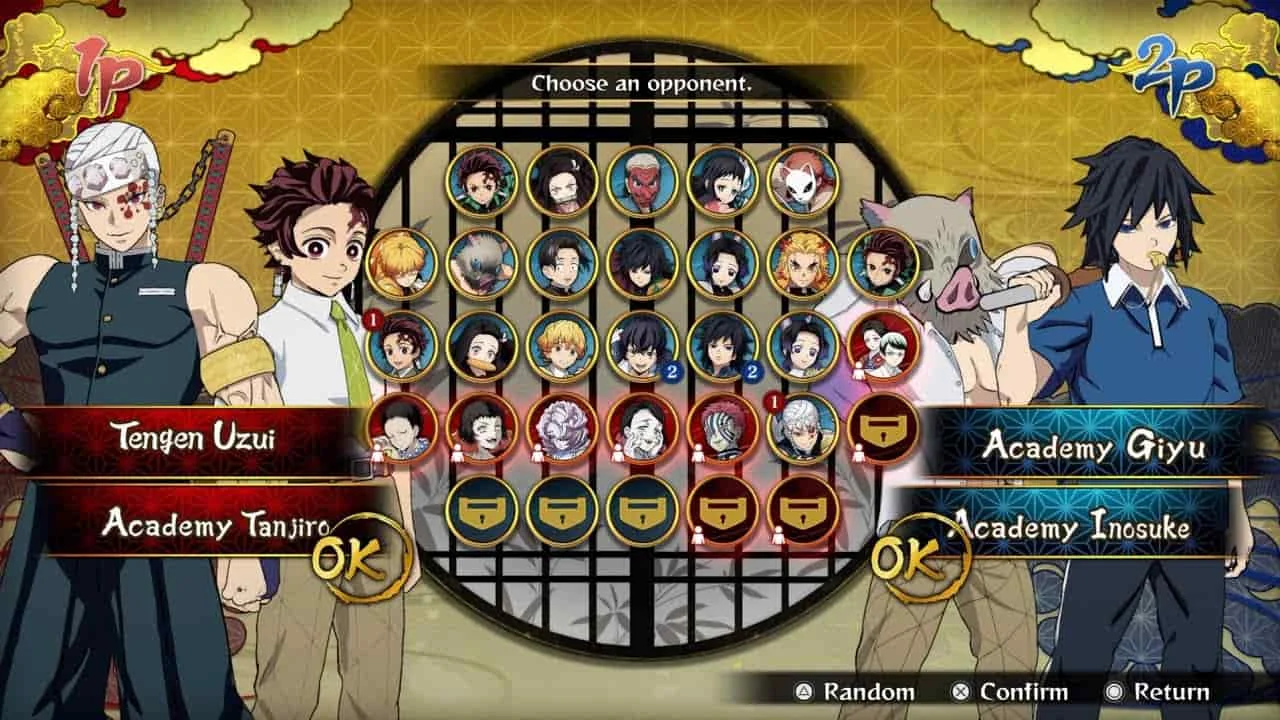Select Nezuko with the bamboo muzzle
This screenshot has height=720, width=1280.
(562, 181)
